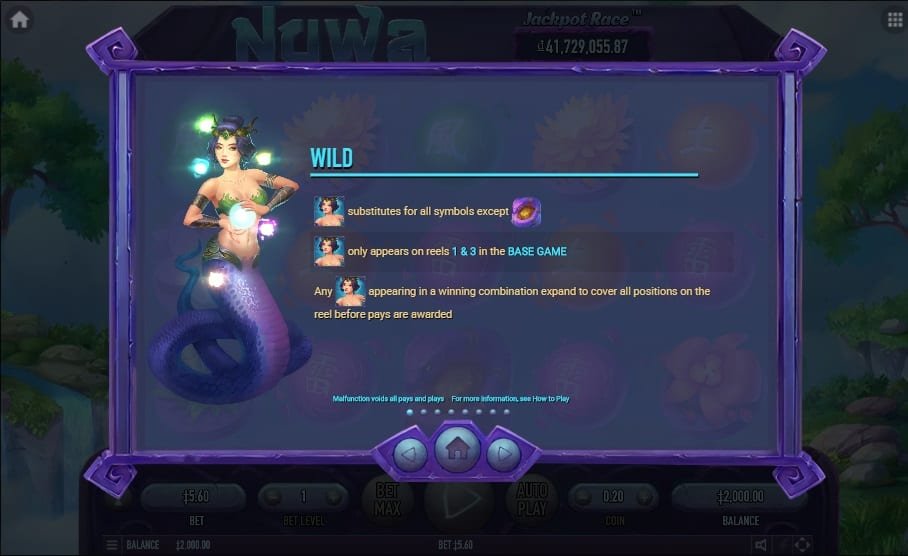Go to the next paytable page
Screen dimensions: 908x556
503,455
